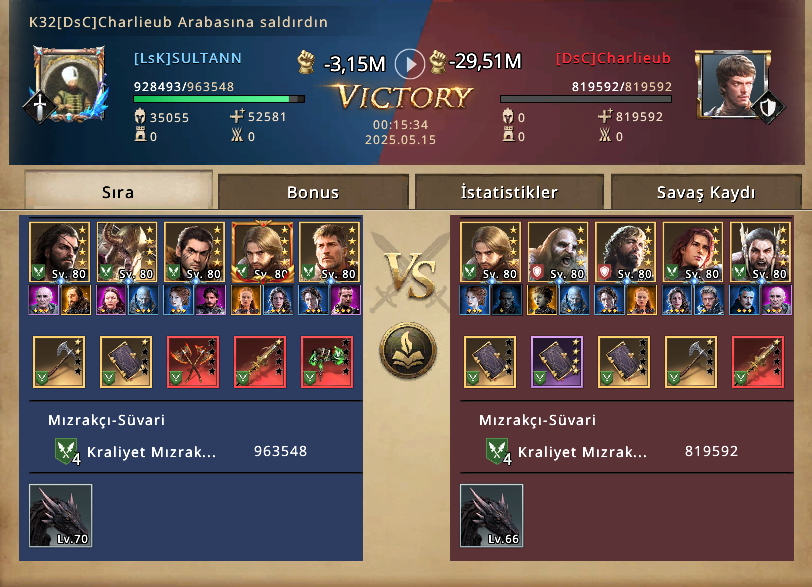View SULTANN's player avatar

(68, 85)
